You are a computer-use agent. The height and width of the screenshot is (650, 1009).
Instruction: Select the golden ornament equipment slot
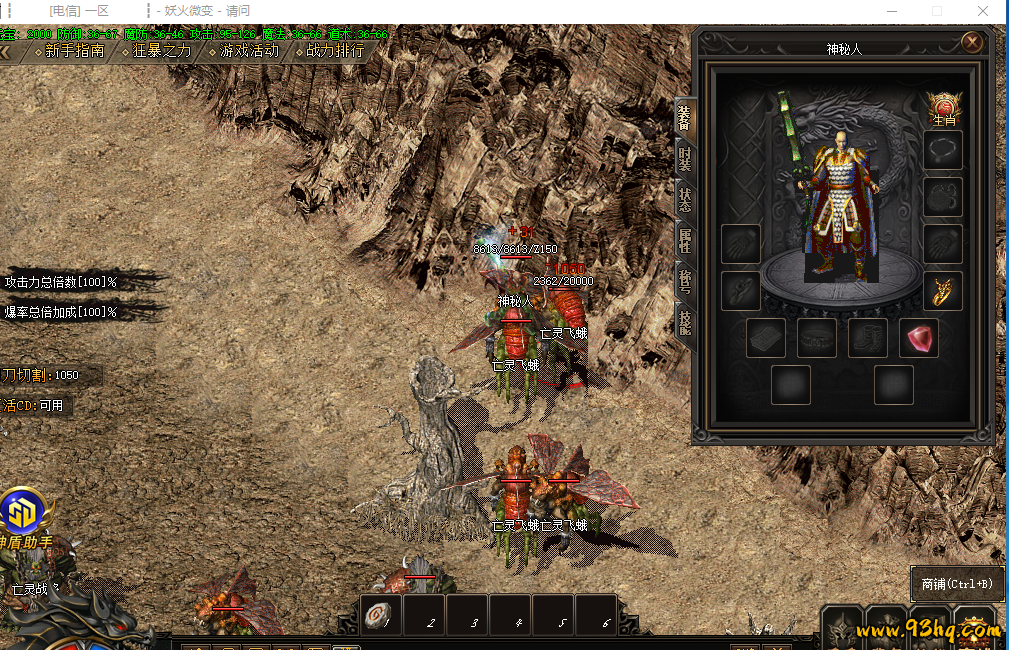943,290
